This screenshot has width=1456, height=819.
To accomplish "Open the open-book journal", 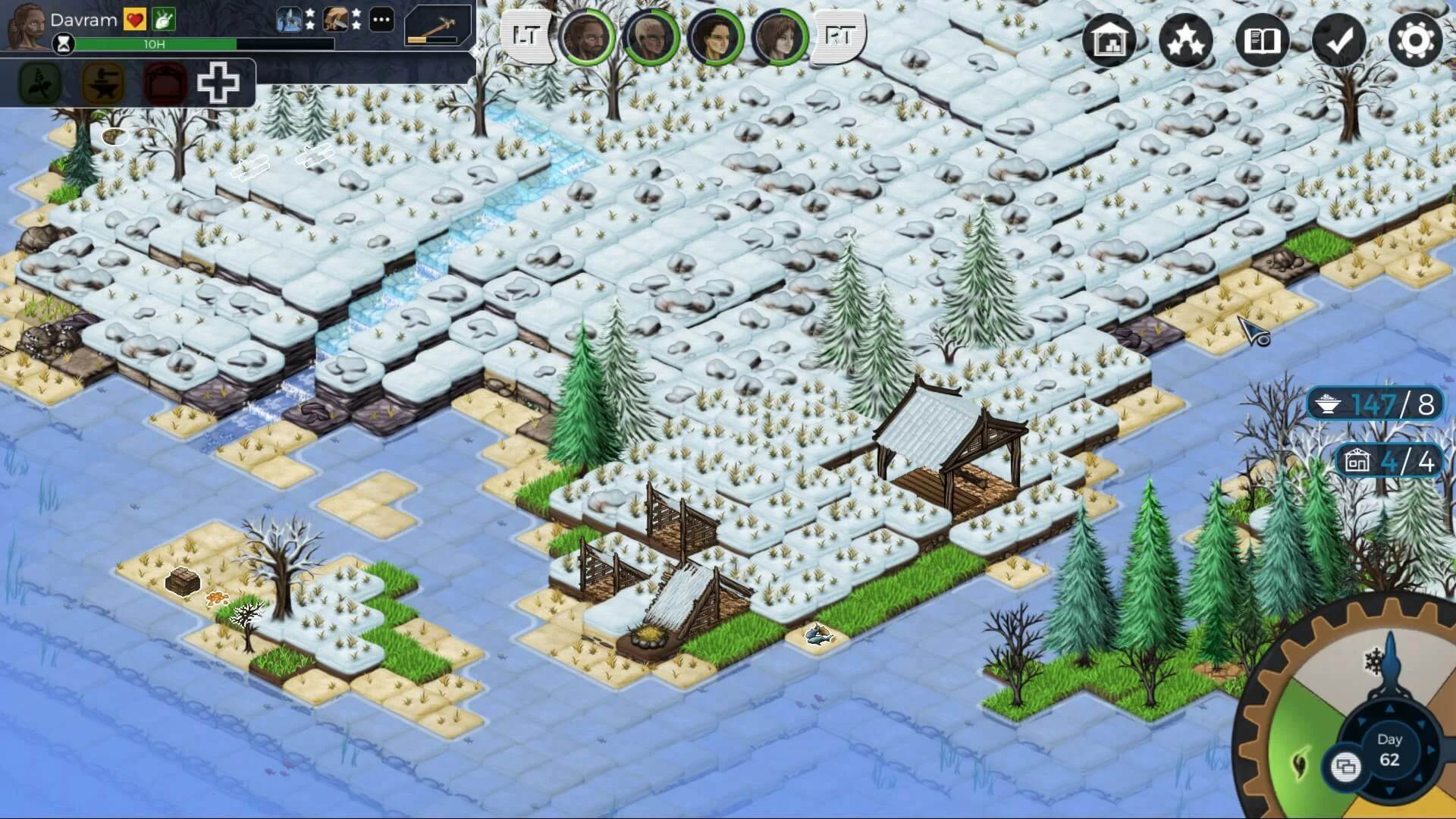I will coord(1262,40).
